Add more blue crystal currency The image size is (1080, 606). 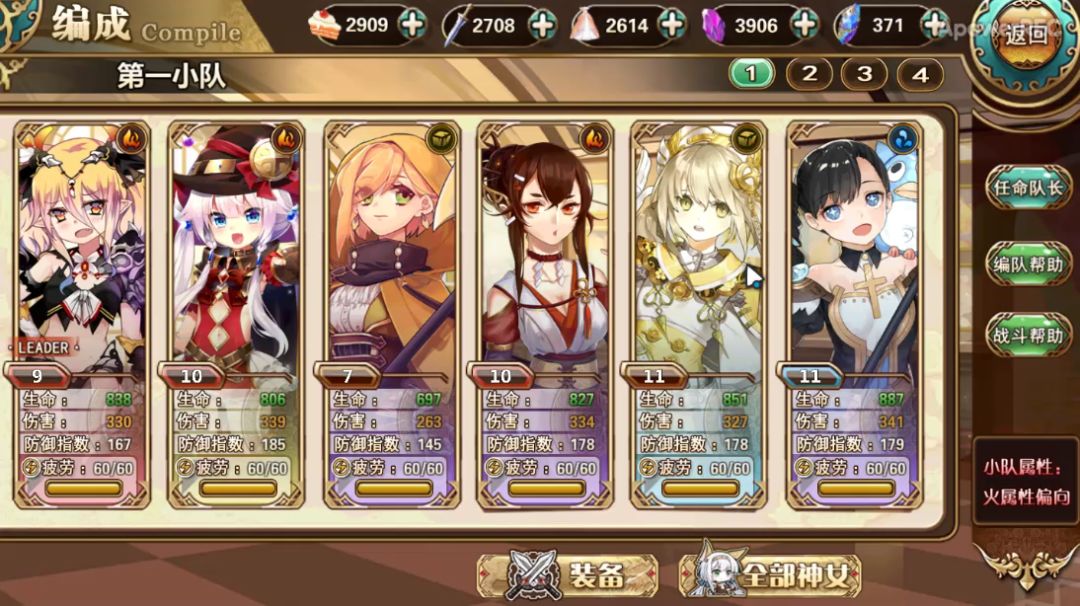pos(933,25)
